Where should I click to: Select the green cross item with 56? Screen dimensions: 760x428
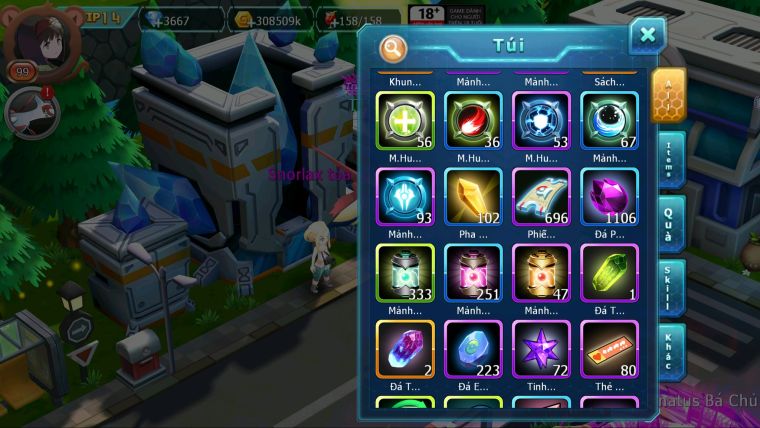pos(404,120)
